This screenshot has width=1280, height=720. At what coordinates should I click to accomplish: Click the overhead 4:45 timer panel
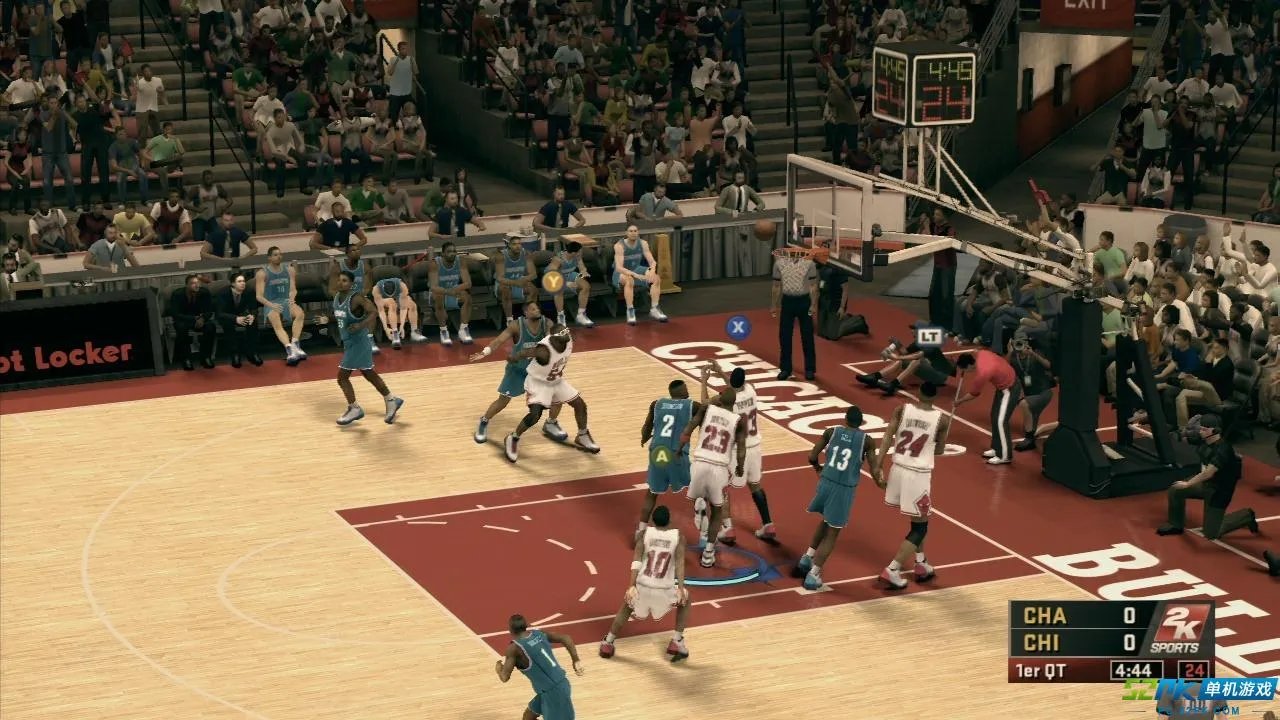point(947,70)
